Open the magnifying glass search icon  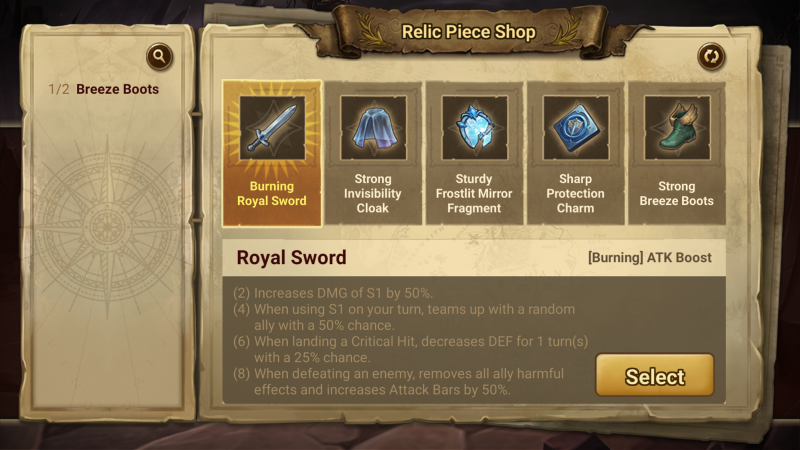click(159, 57)
